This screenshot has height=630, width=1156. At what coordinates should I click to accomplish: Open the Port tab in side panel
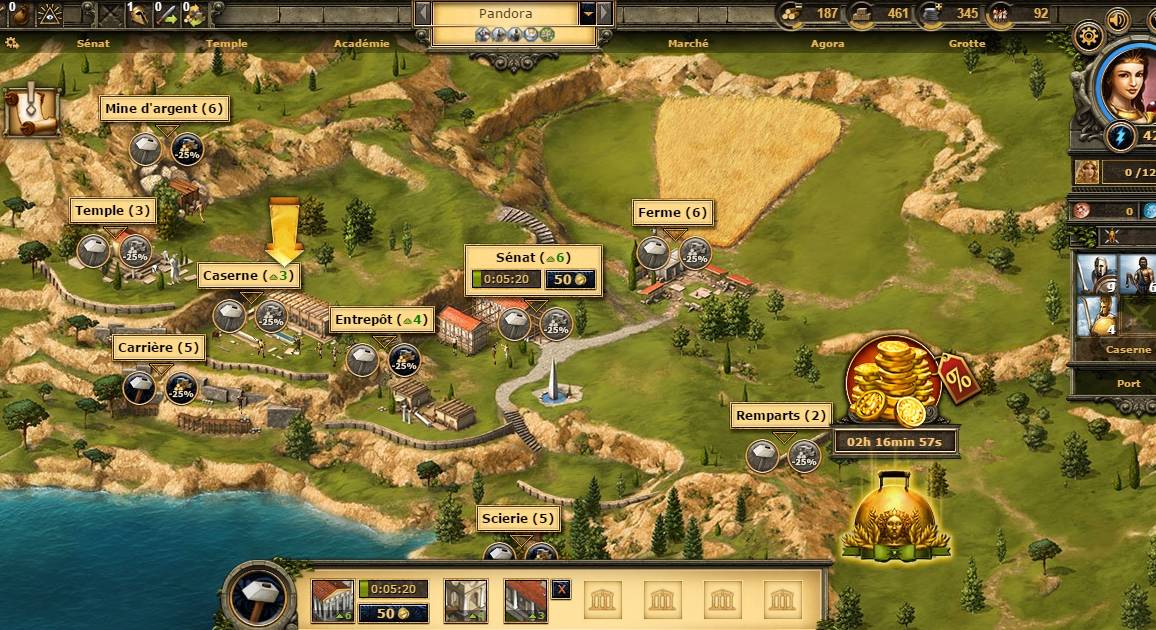click(1128, 384)
